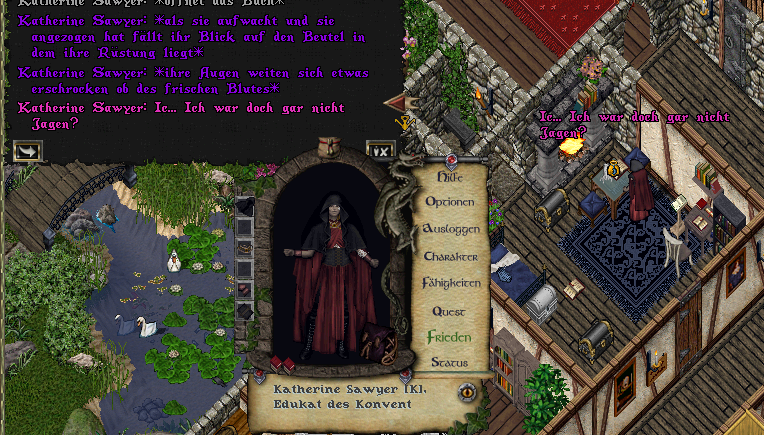
Task: Open the Status window
Action: click(449, 362)
